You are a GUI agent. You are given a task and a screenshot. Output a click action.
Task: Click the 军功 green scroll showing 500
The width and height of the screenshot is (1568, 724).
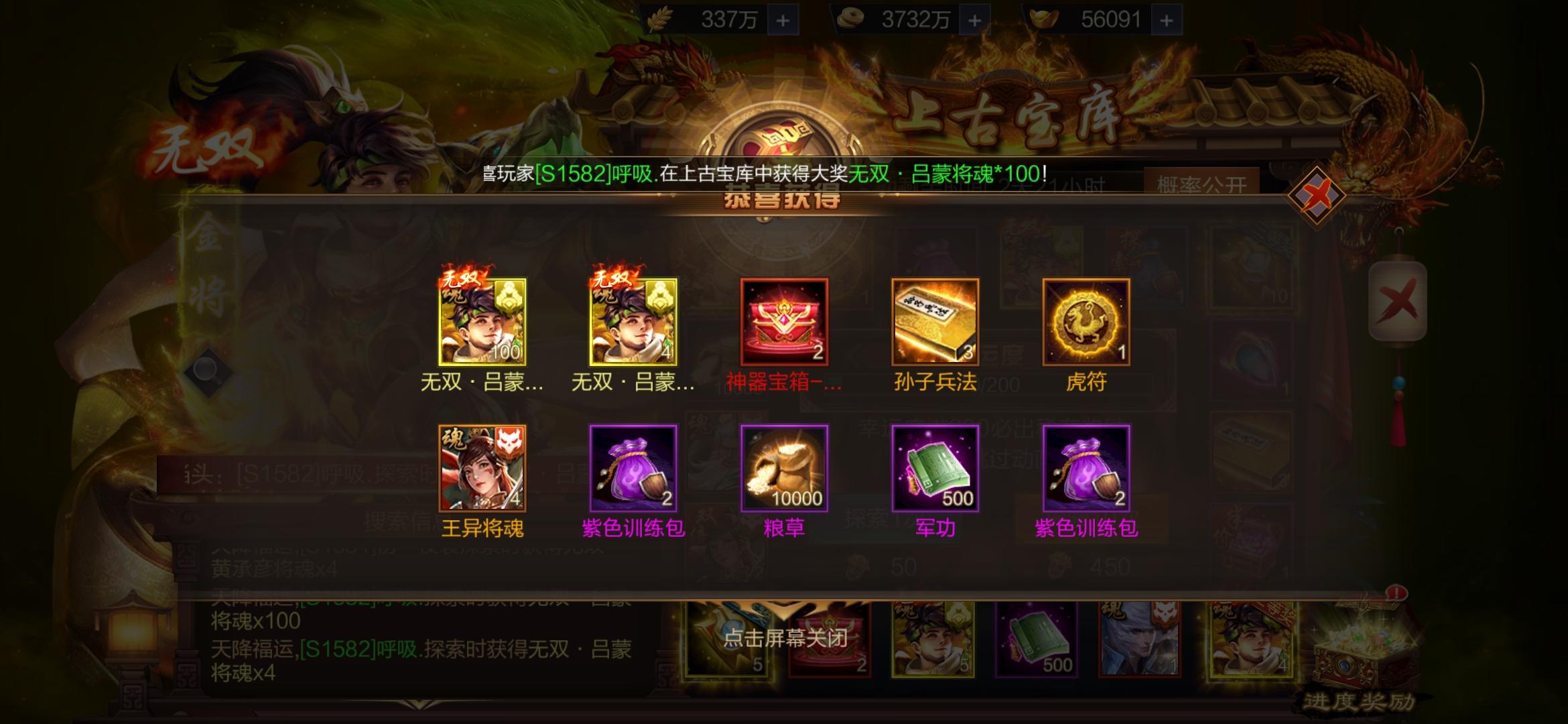934,469
